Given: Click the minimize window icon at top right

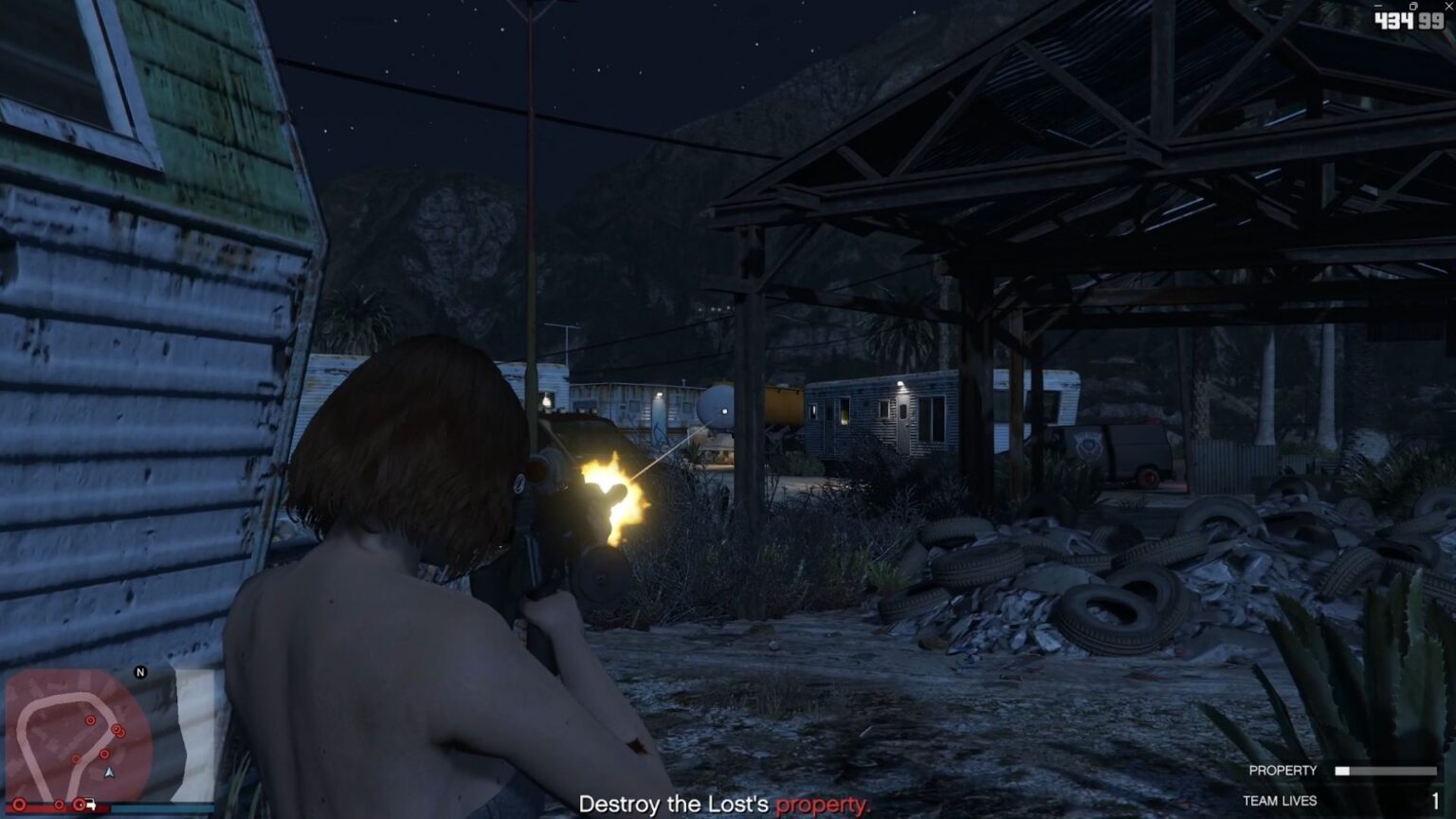Looking at the screenshot, I should tap(1378, 6).
